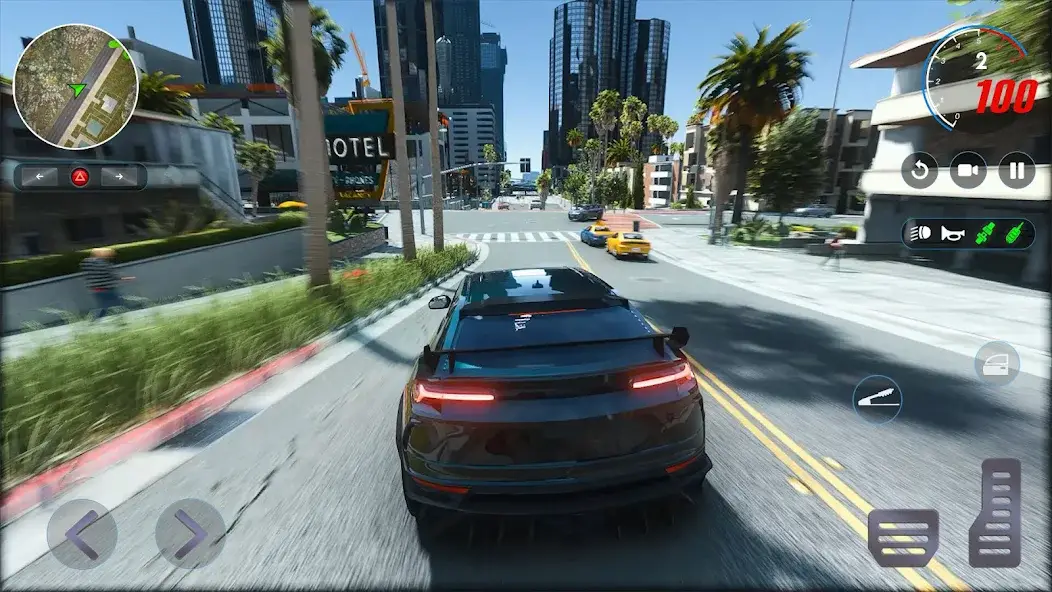Viewport: 1052px width, 592px height.
Task: Reset the car with the circular arrow button
Action: (919, 170)
